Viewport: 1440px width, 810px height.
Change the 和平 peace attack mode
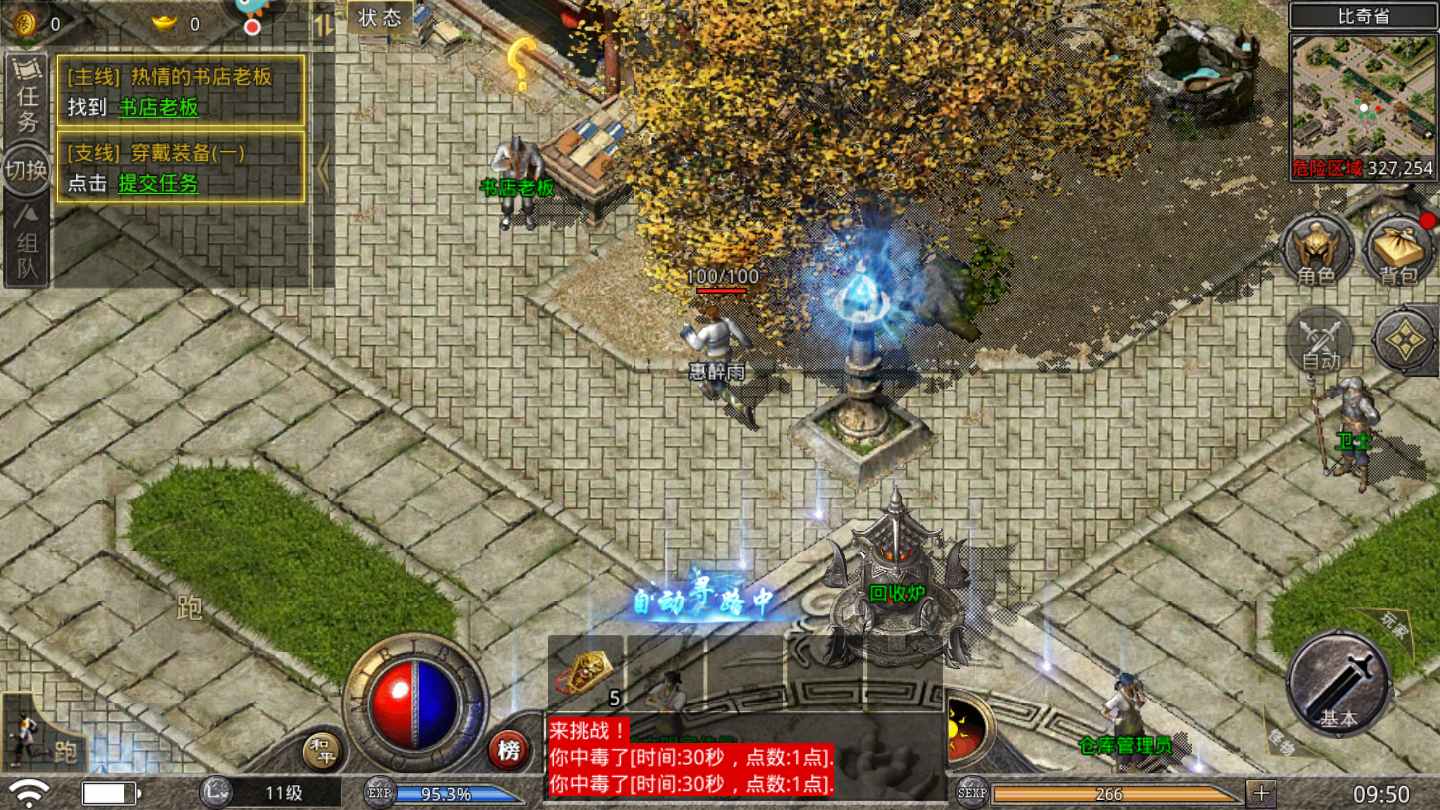[321, 750]
